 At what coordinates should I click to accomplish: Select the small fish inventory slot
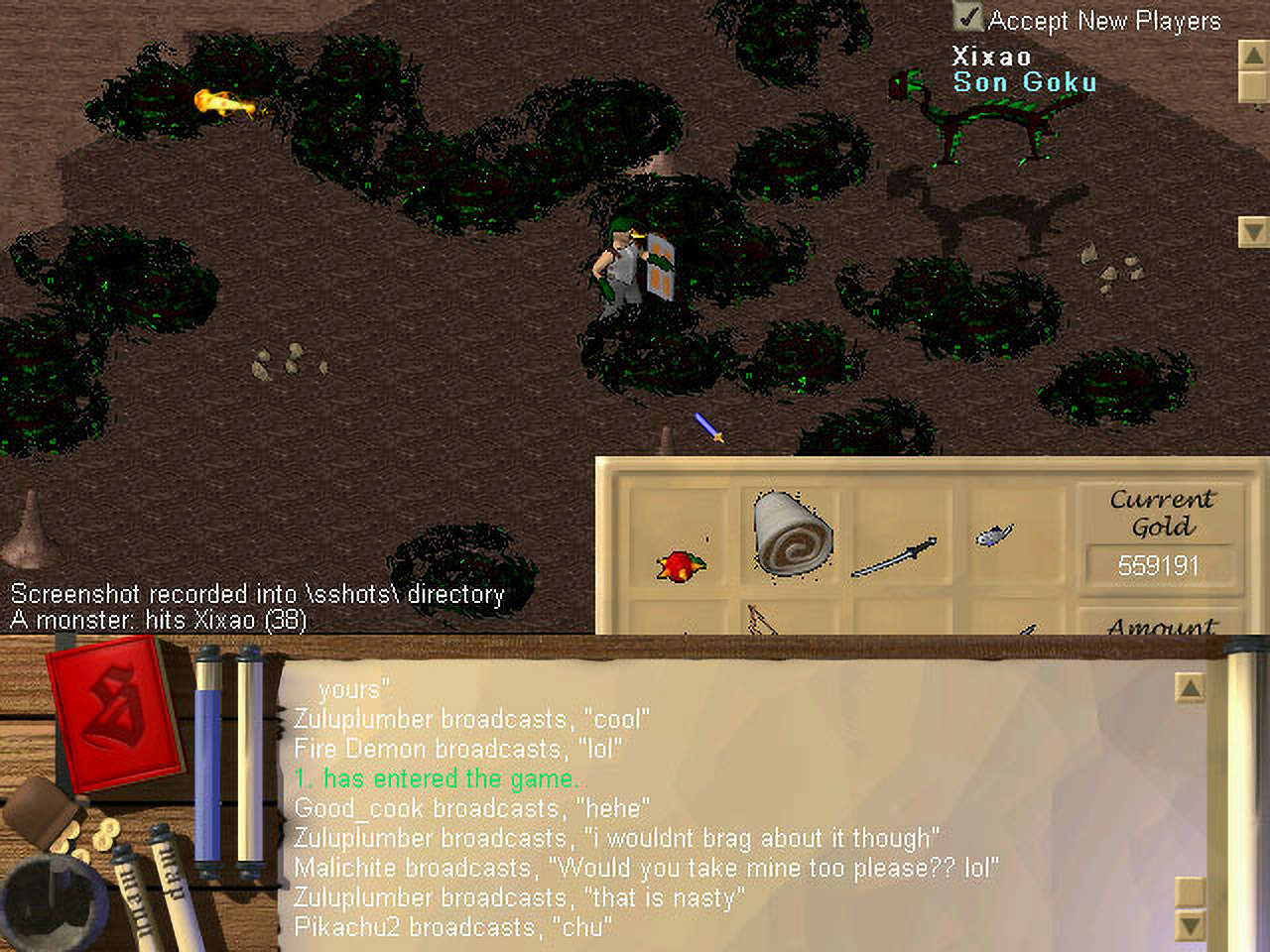994,535
